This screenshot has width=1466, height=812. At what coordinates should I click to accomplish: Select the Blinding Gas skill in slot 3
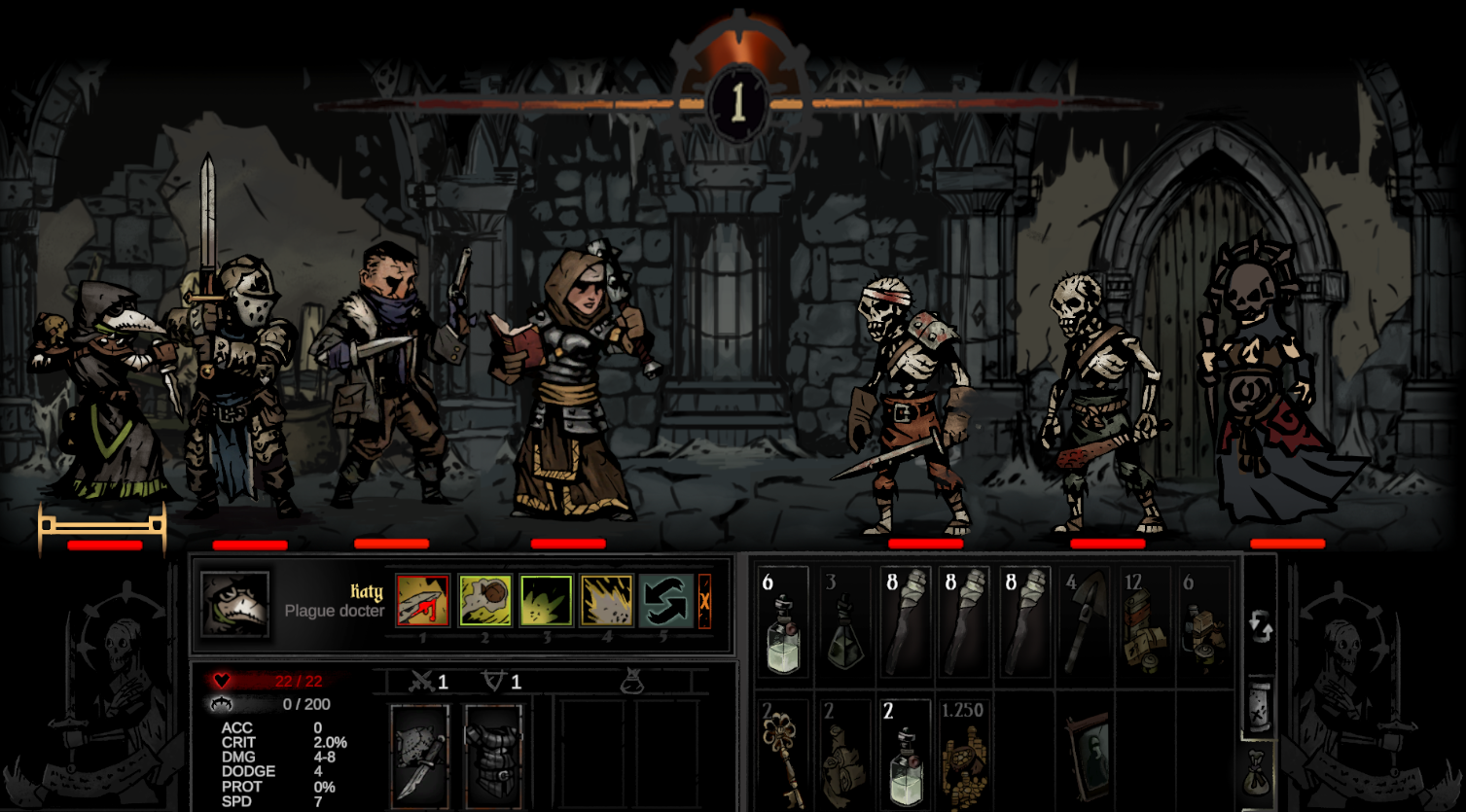pyautogui.click(x=545, y=601)
